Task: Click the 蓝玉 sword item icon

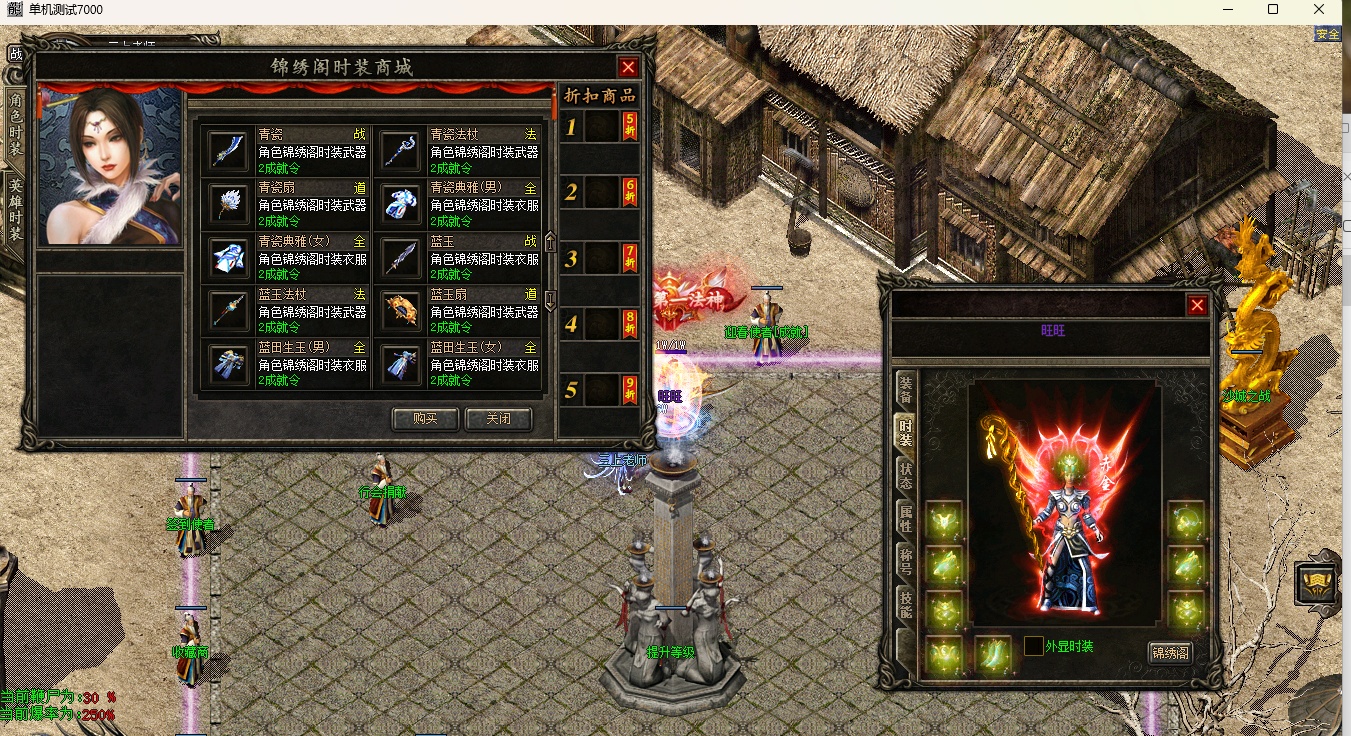Action: [x=400, y=255]
